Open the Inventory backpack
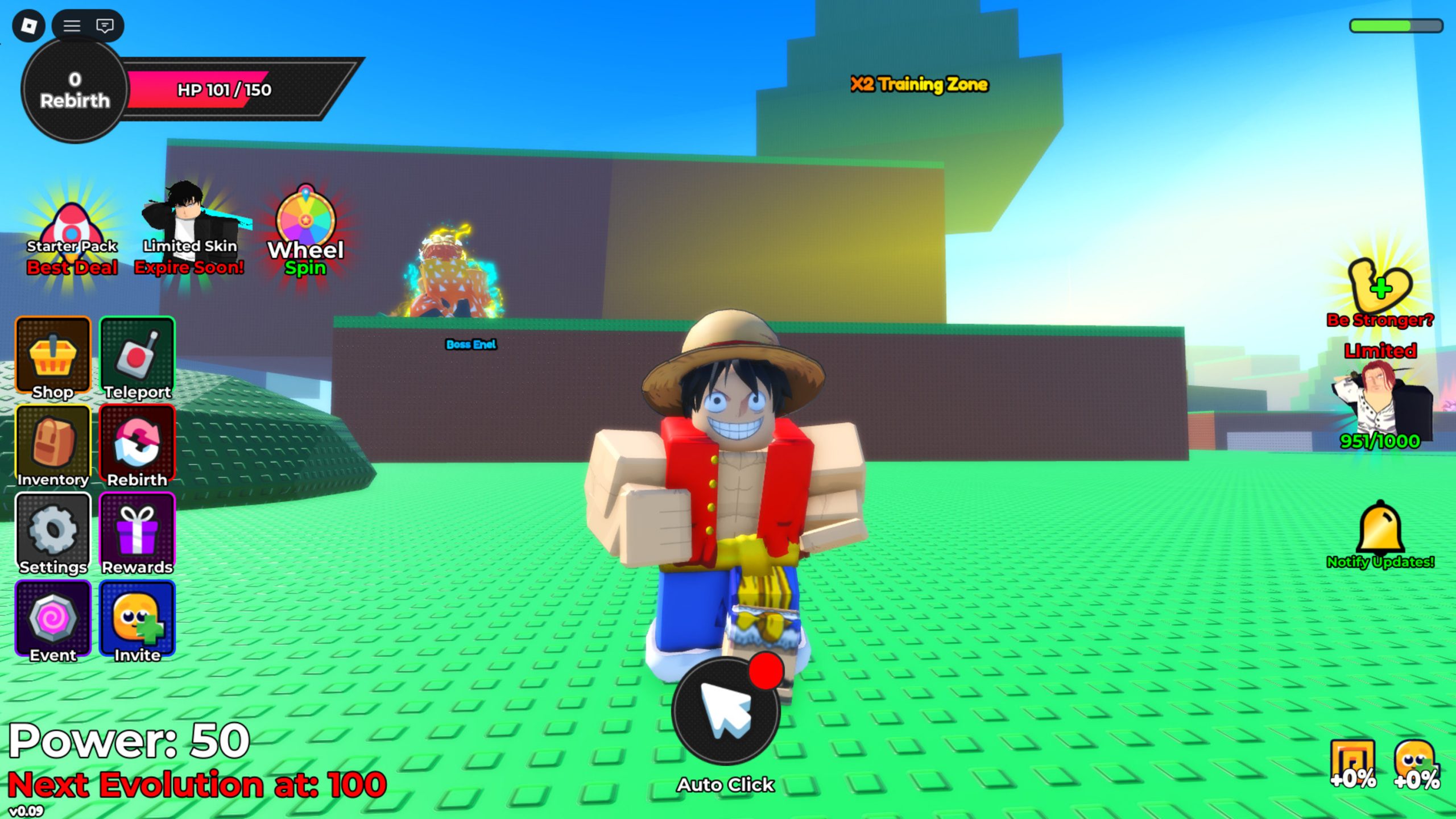 pos(53,445)
